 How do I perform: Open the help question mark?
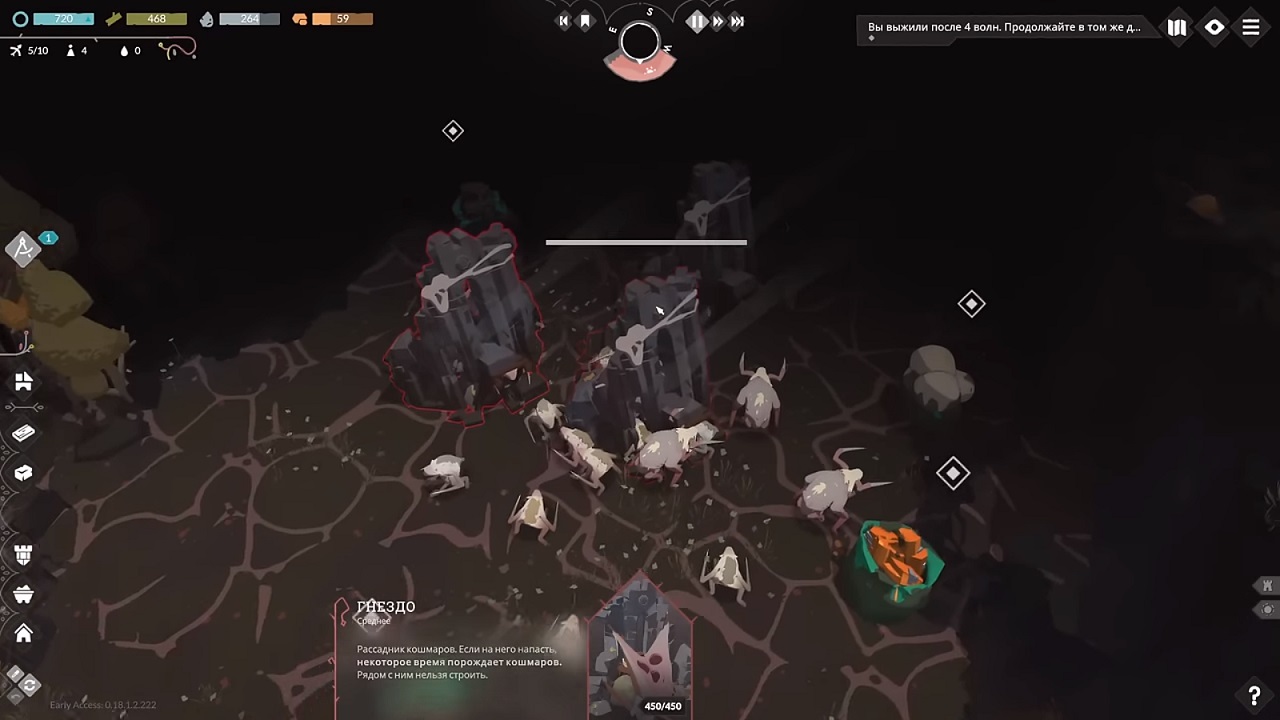[x=1254, y=696]
